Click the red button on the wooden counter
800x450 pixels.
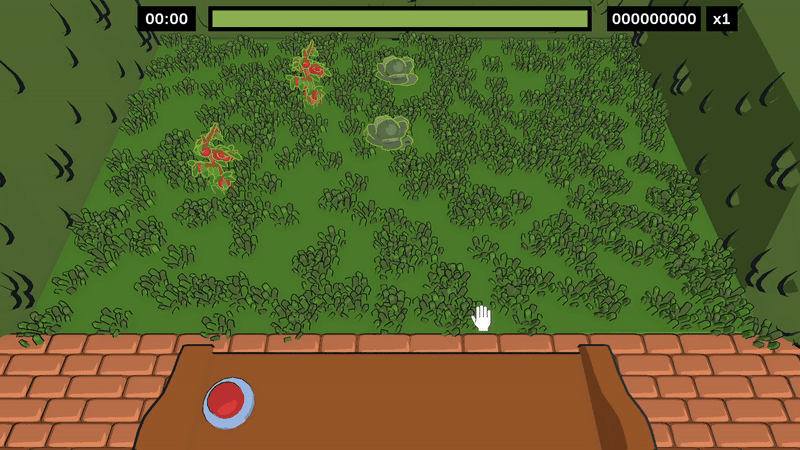pyautogui.click(x=228, y=402)
